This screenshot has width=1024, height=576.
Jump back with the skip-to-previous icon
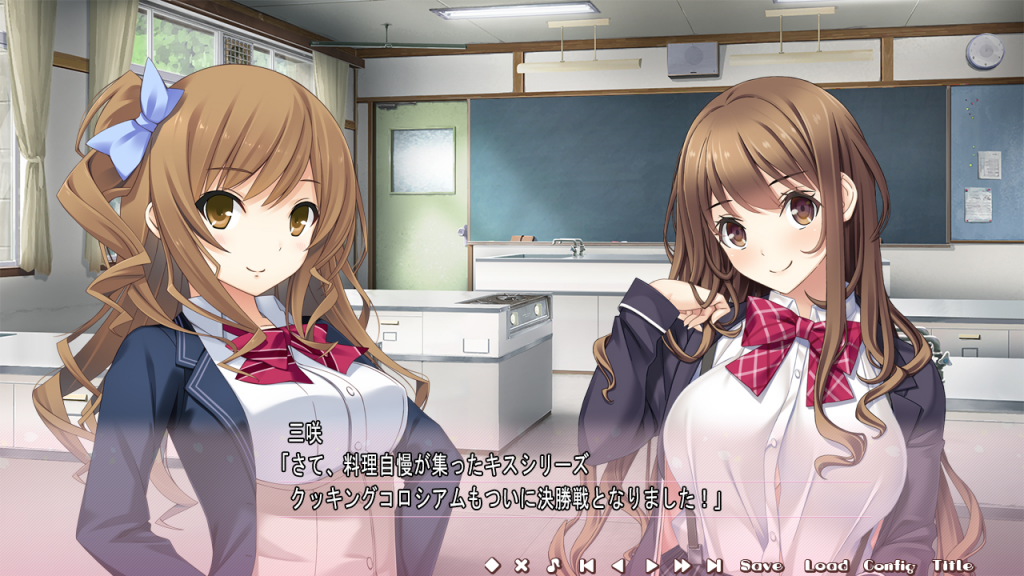pos(587,565)
